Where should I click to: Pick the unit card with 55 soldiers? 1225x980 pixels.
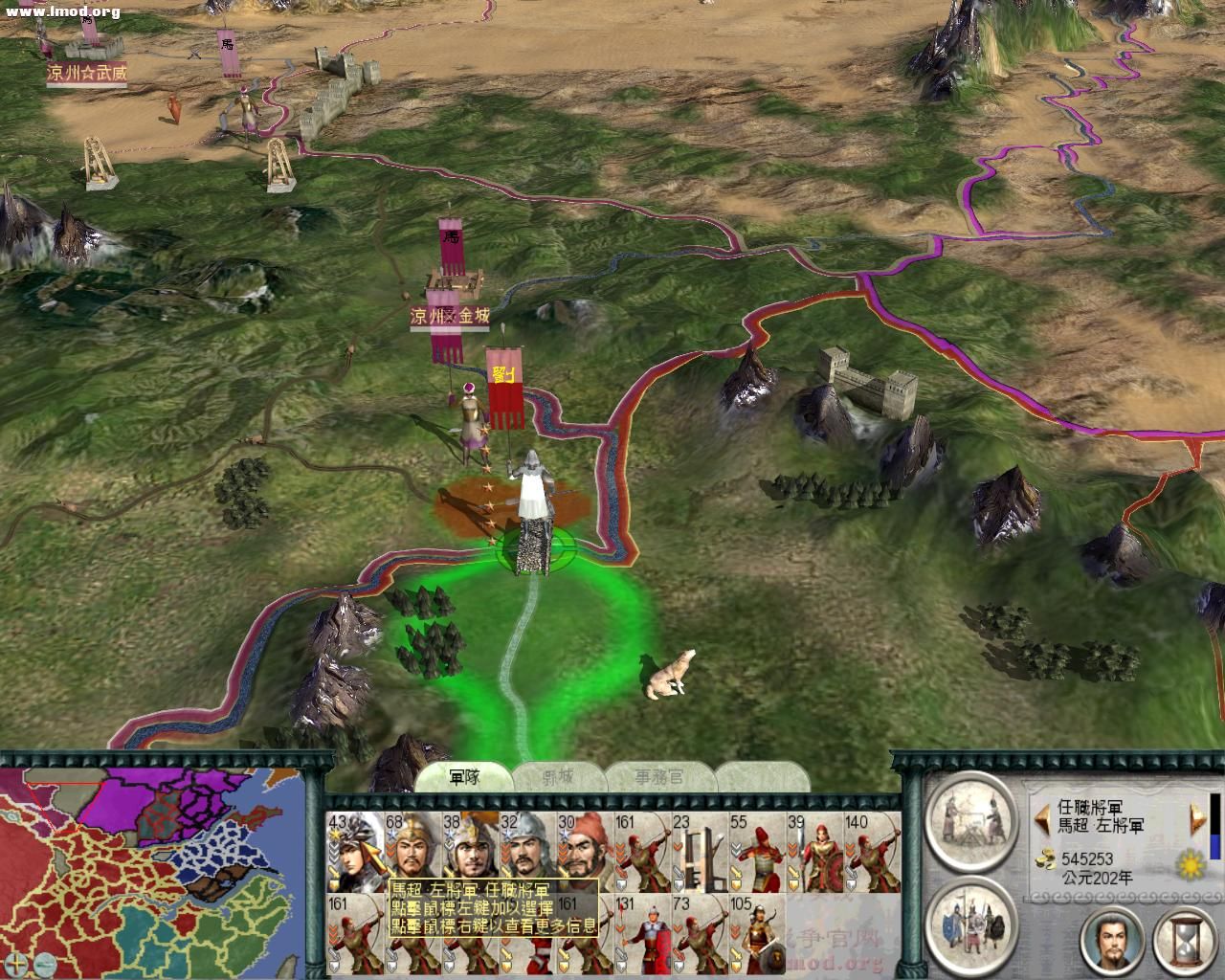757,850
